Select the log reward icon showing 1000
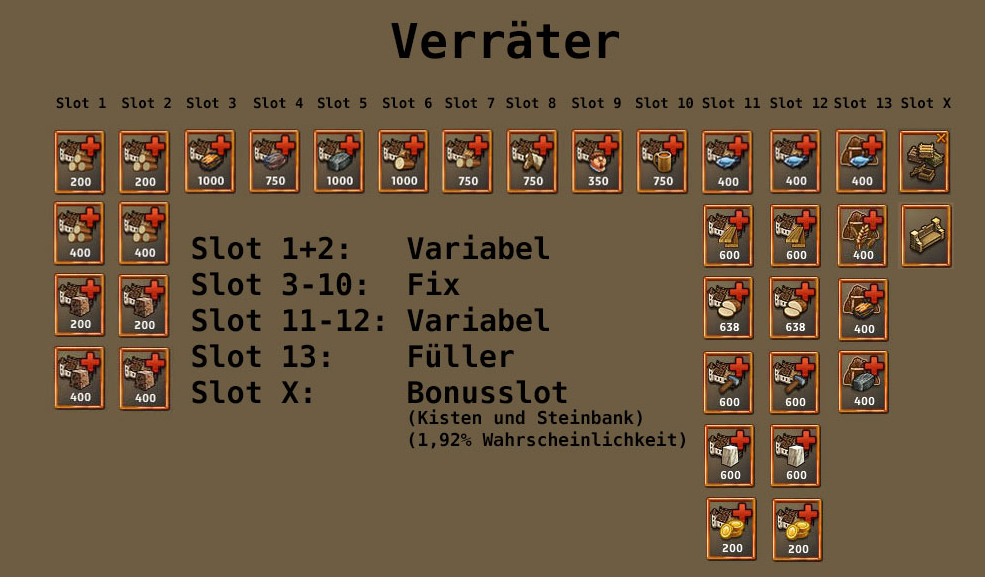 (403, 161)
